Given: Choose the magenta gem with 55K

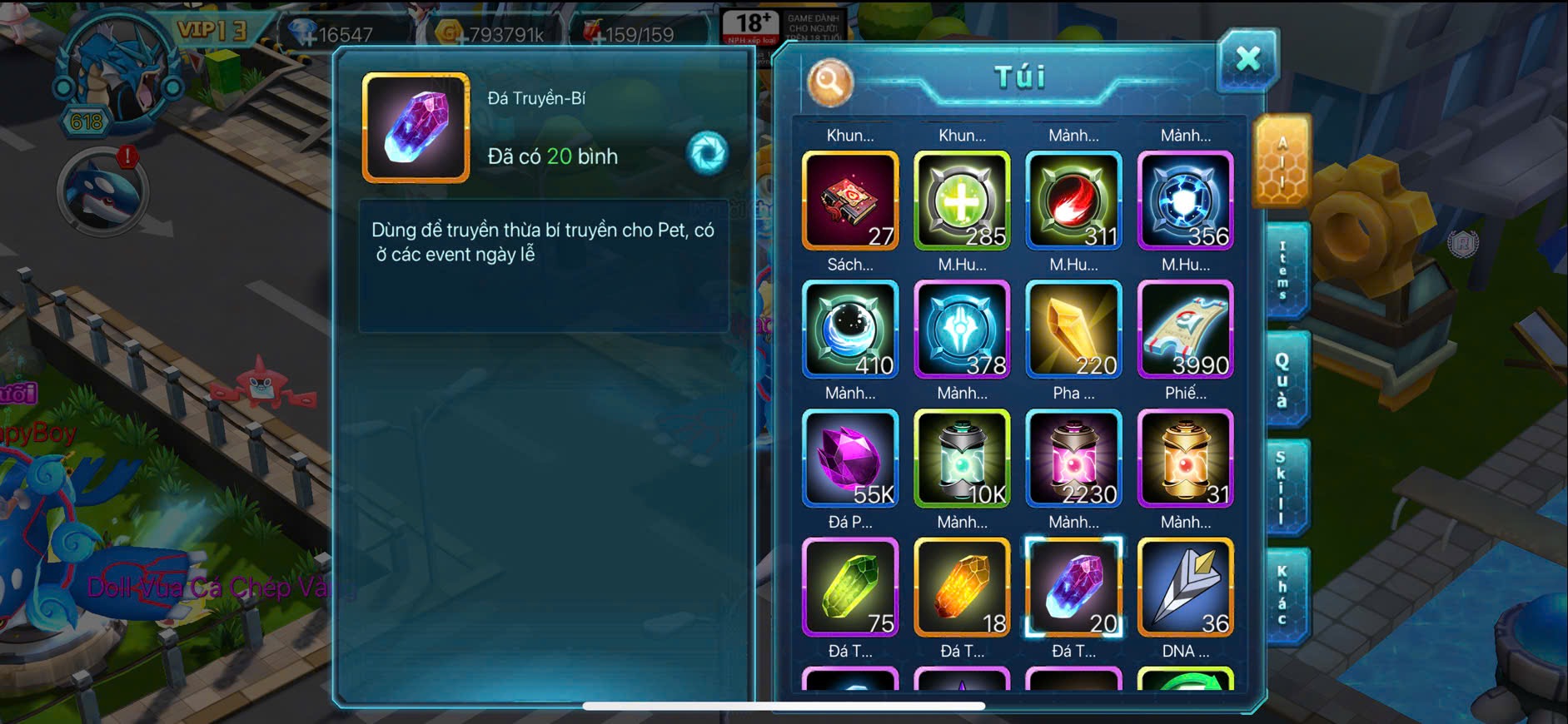Looking at the screenshot, I should tap(850, 459).
